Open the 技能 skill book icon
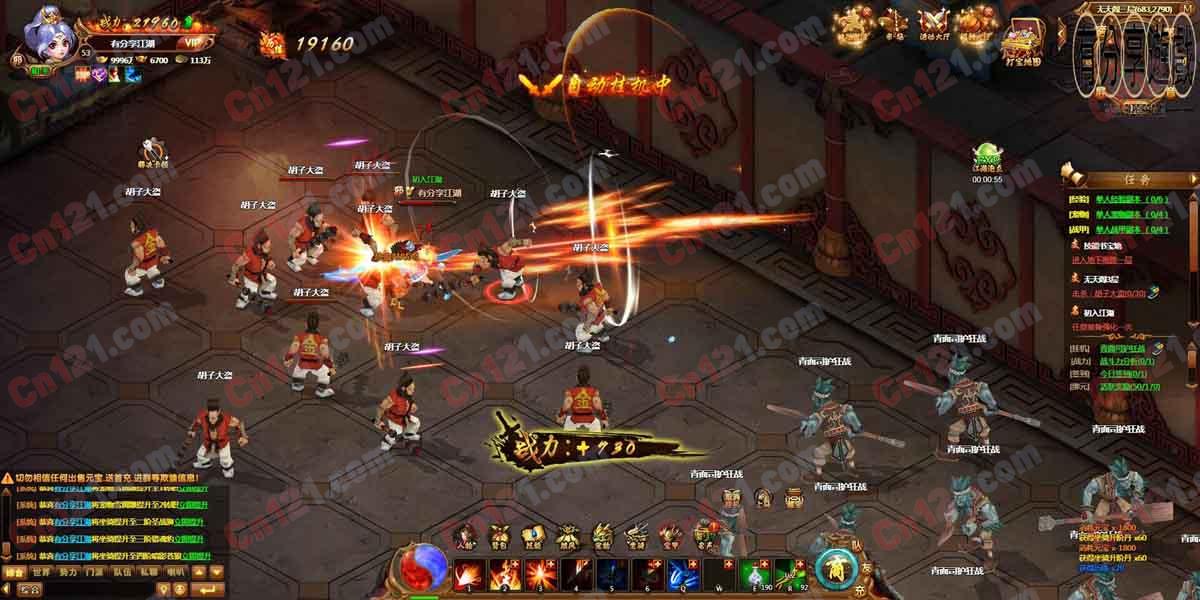The image size is (1200, 600). click(x=533, y=537)
